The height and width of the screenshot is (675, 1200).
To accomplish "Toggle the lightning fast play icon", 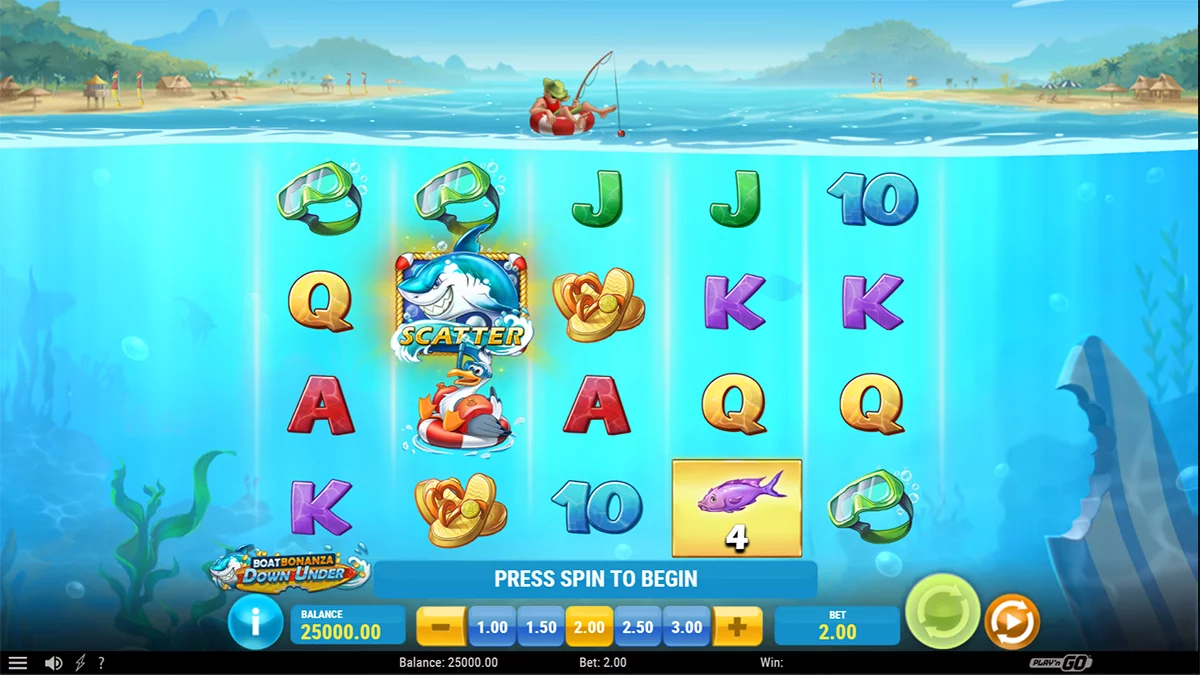I will [x=81, y=663].
